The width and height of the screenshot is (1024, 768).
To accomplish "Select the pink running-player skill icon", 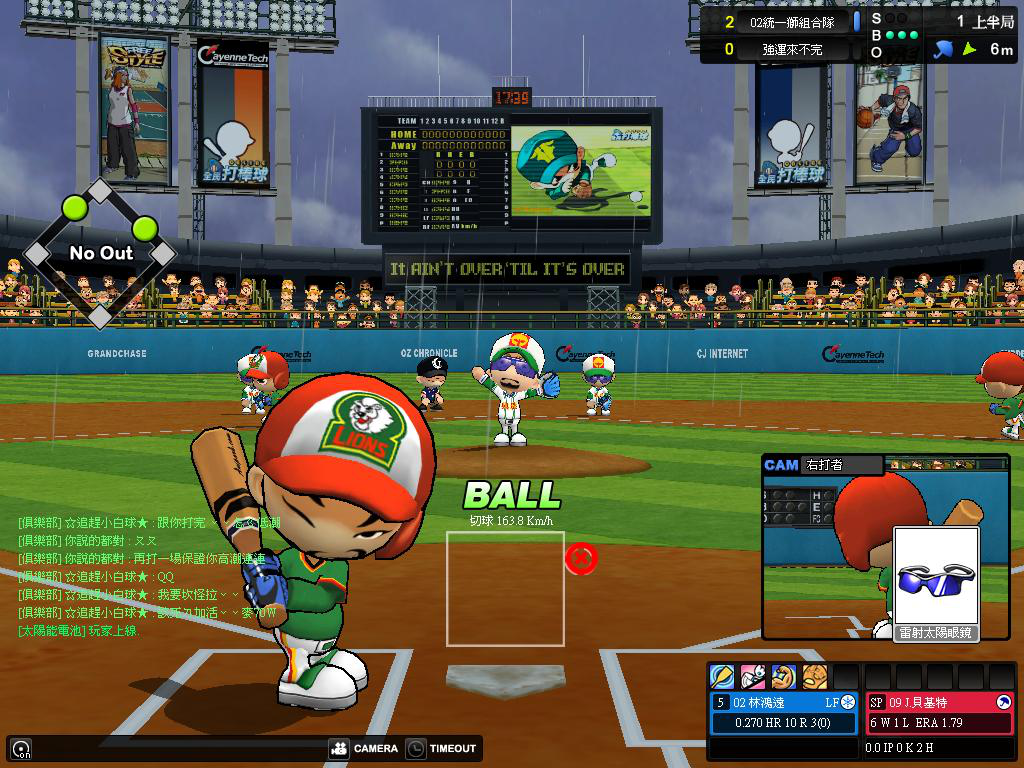I will click(x=753, y=677).
